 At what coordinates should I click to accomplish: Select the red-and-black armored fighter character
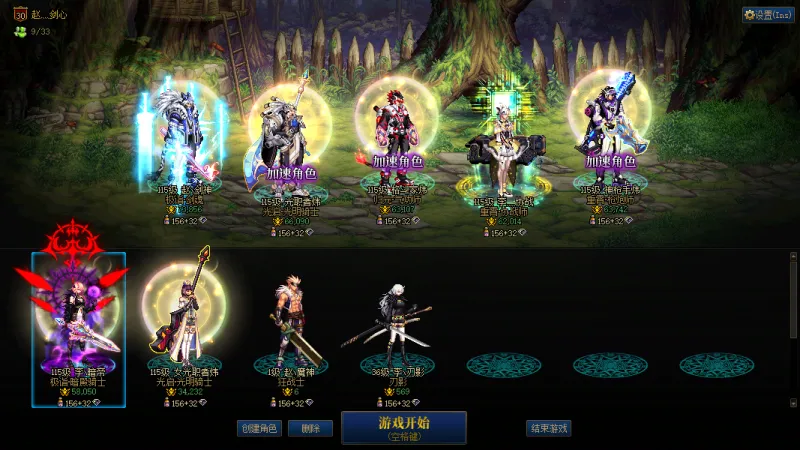point(395,140)
